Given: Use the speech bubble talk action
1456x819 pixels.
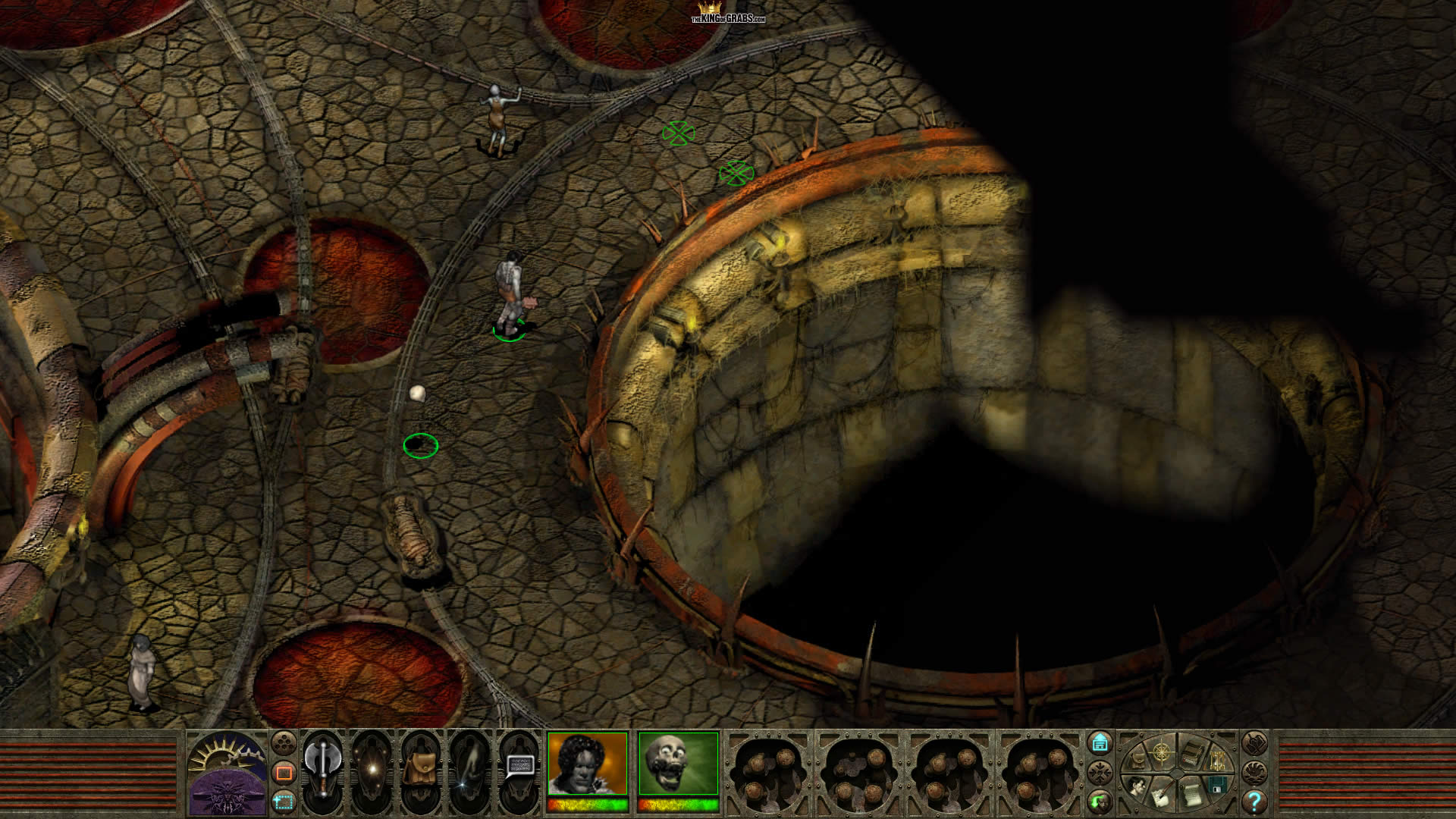Looking at the screenshot, I should coord(519,767).
